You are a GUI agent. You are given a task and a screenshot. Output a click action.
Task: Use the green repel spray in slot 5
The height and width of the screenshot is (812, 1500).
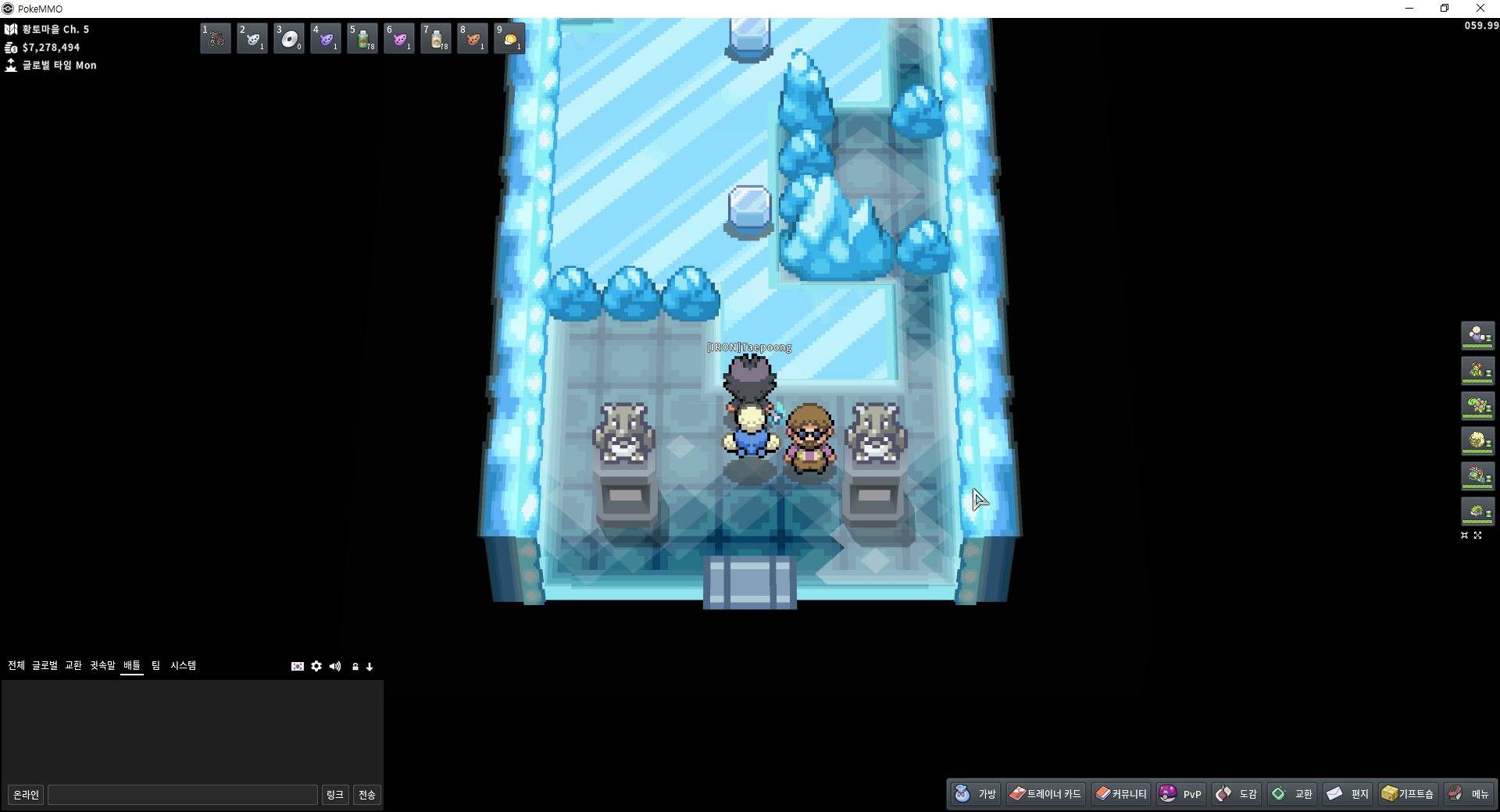[x=362, y=38]
